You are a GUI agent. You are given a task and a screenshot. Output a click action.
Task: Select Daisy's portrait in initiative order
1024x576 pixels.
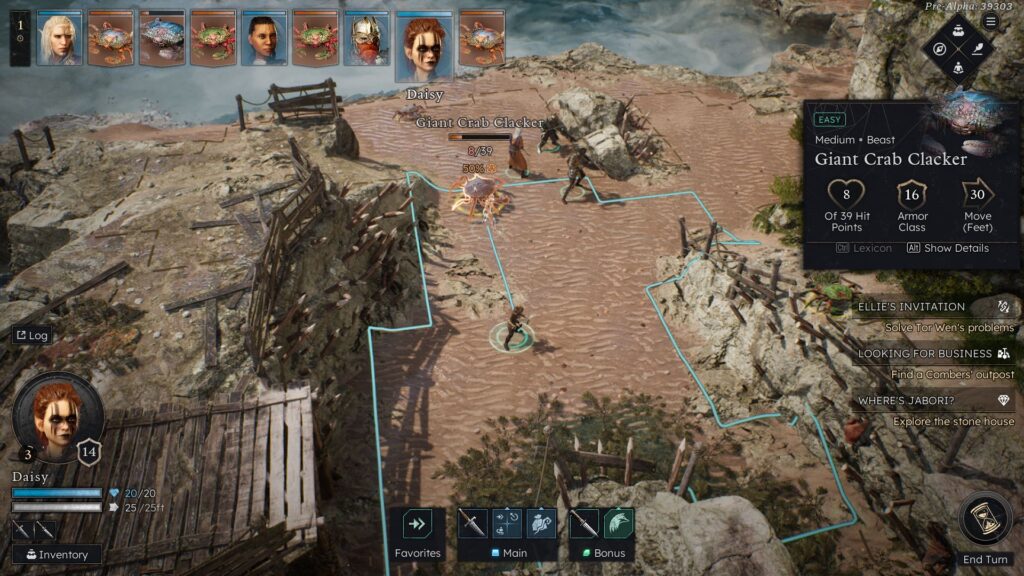(424, 46)
